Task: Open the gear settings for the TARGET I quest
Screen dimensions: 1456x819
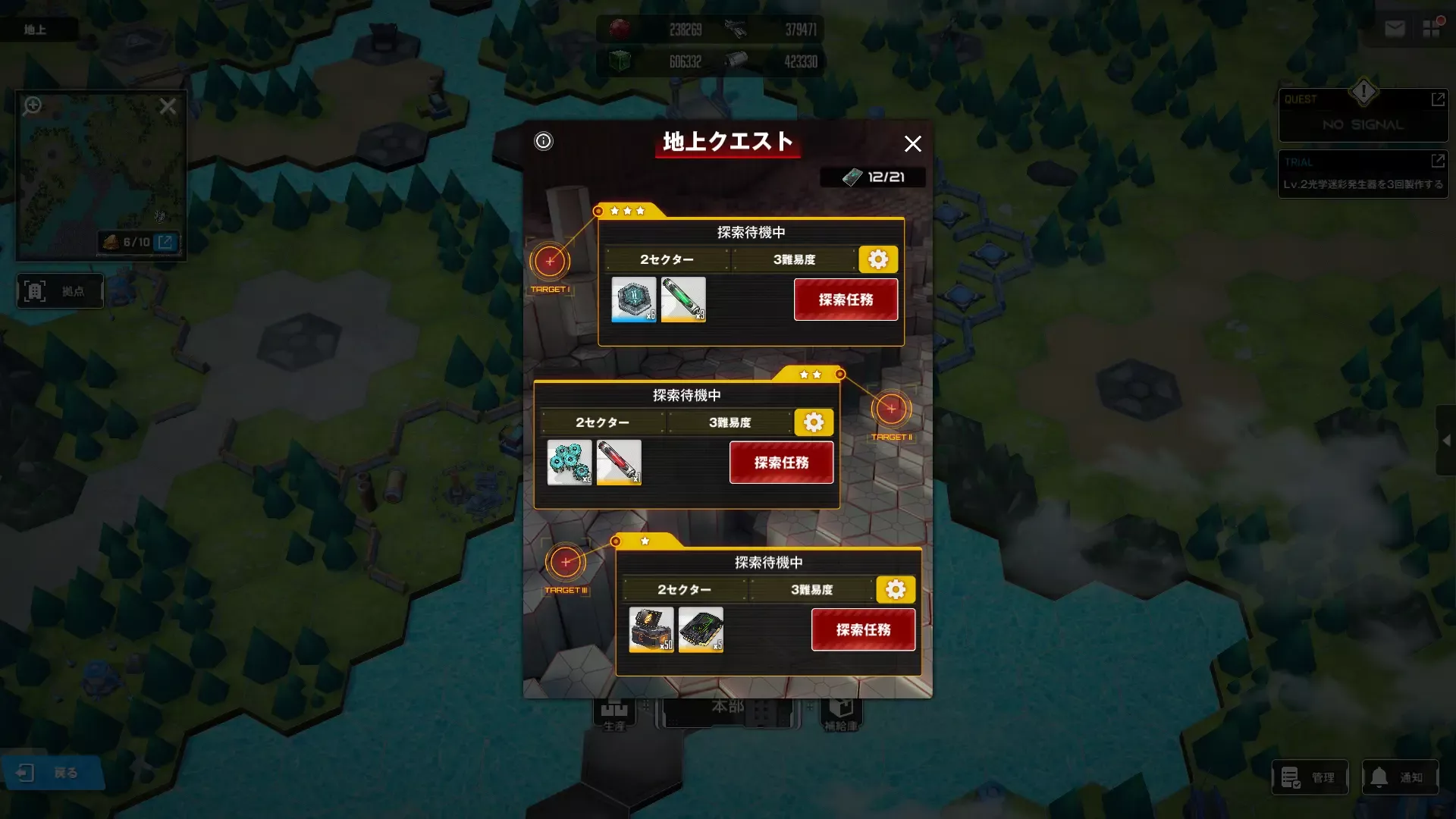Action: pos(878,259)
